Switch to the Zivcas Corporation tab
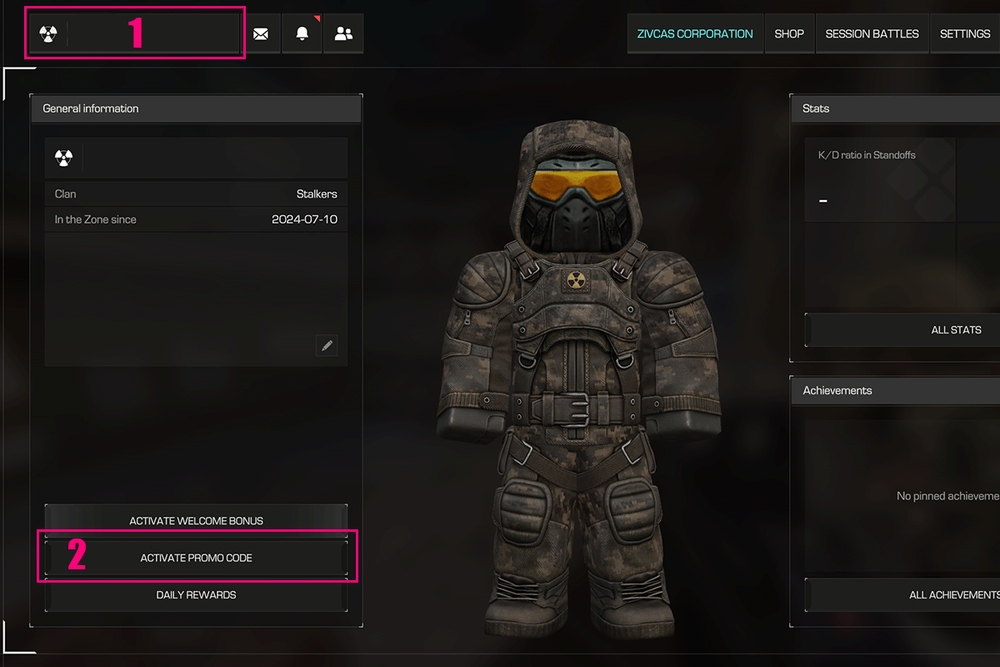 coord(695,34)
